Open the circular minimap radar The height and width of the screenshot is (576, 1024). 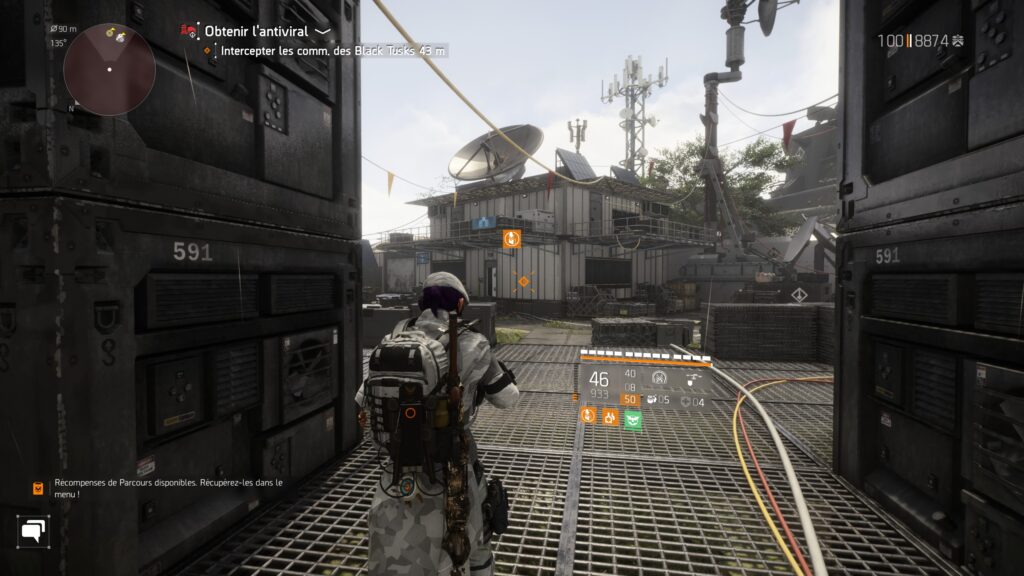click(109, 69)
